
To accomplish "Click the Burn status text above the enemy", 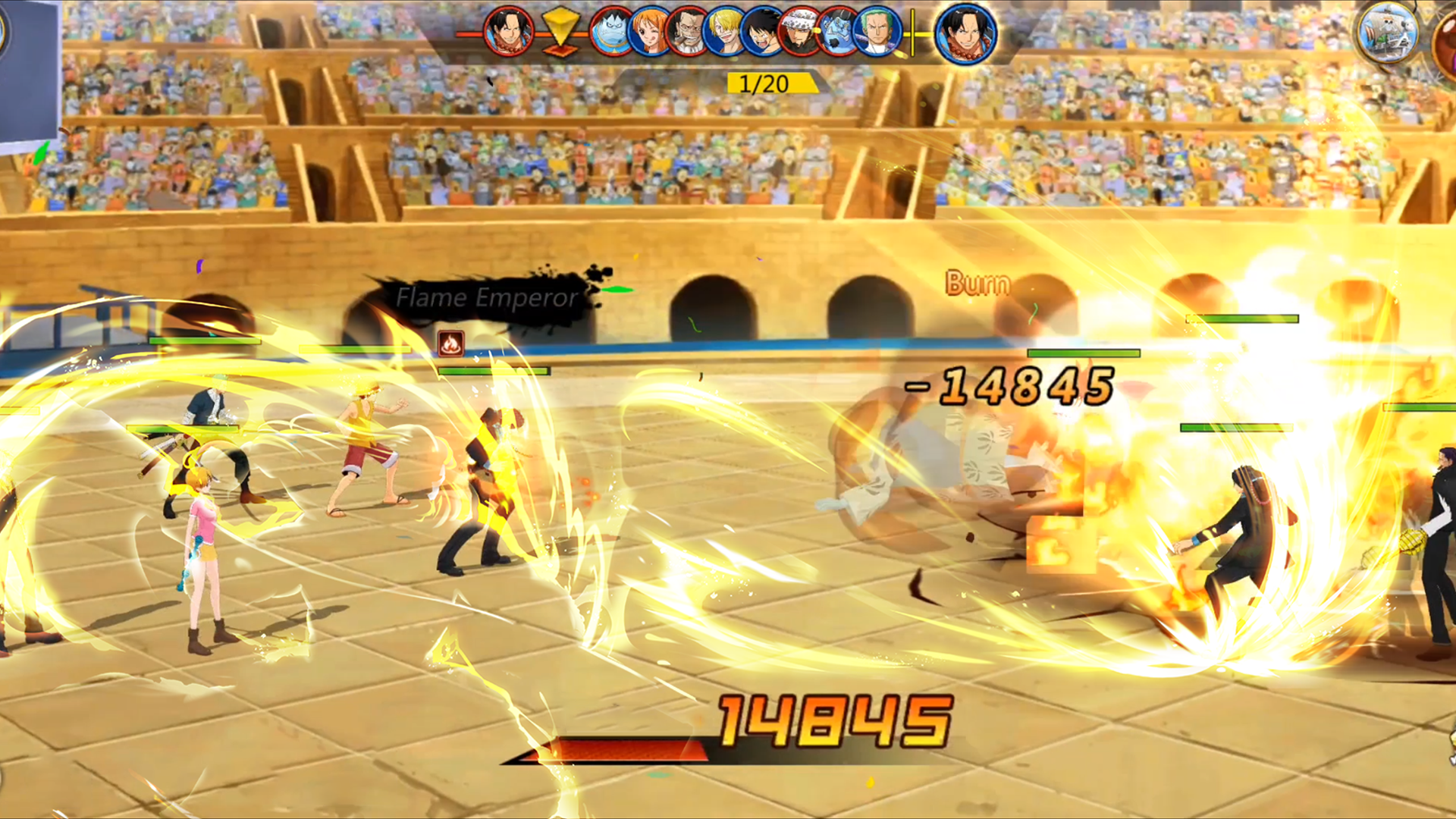I will pos(977,284).
